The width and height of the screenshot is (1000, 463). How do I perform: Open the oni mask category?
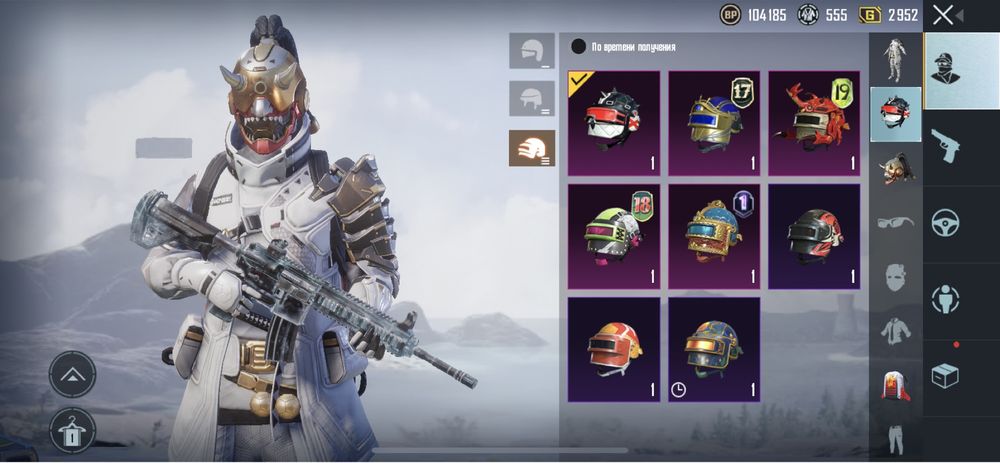[x=894, y=167]
